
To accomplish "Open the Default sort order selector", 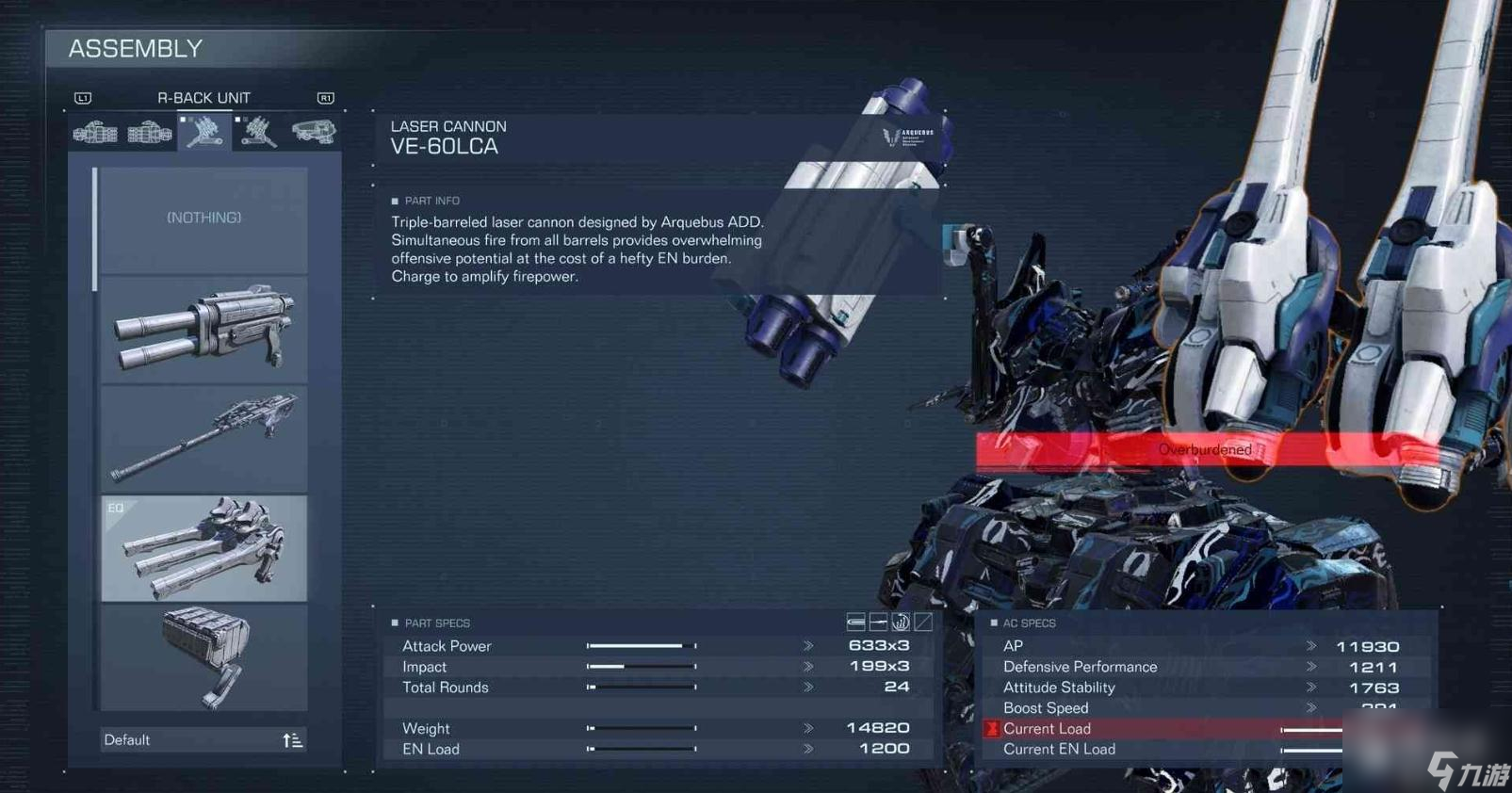I will [203, 740].
